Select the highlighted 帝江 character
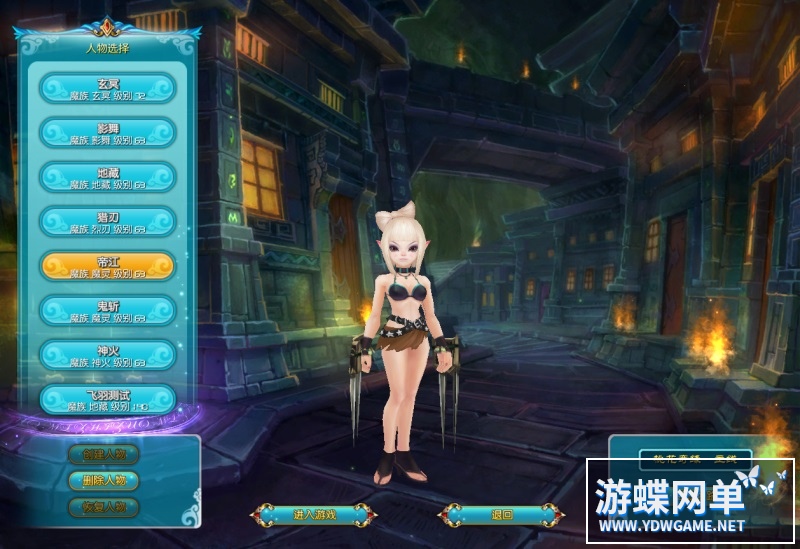 pos(108,265)
